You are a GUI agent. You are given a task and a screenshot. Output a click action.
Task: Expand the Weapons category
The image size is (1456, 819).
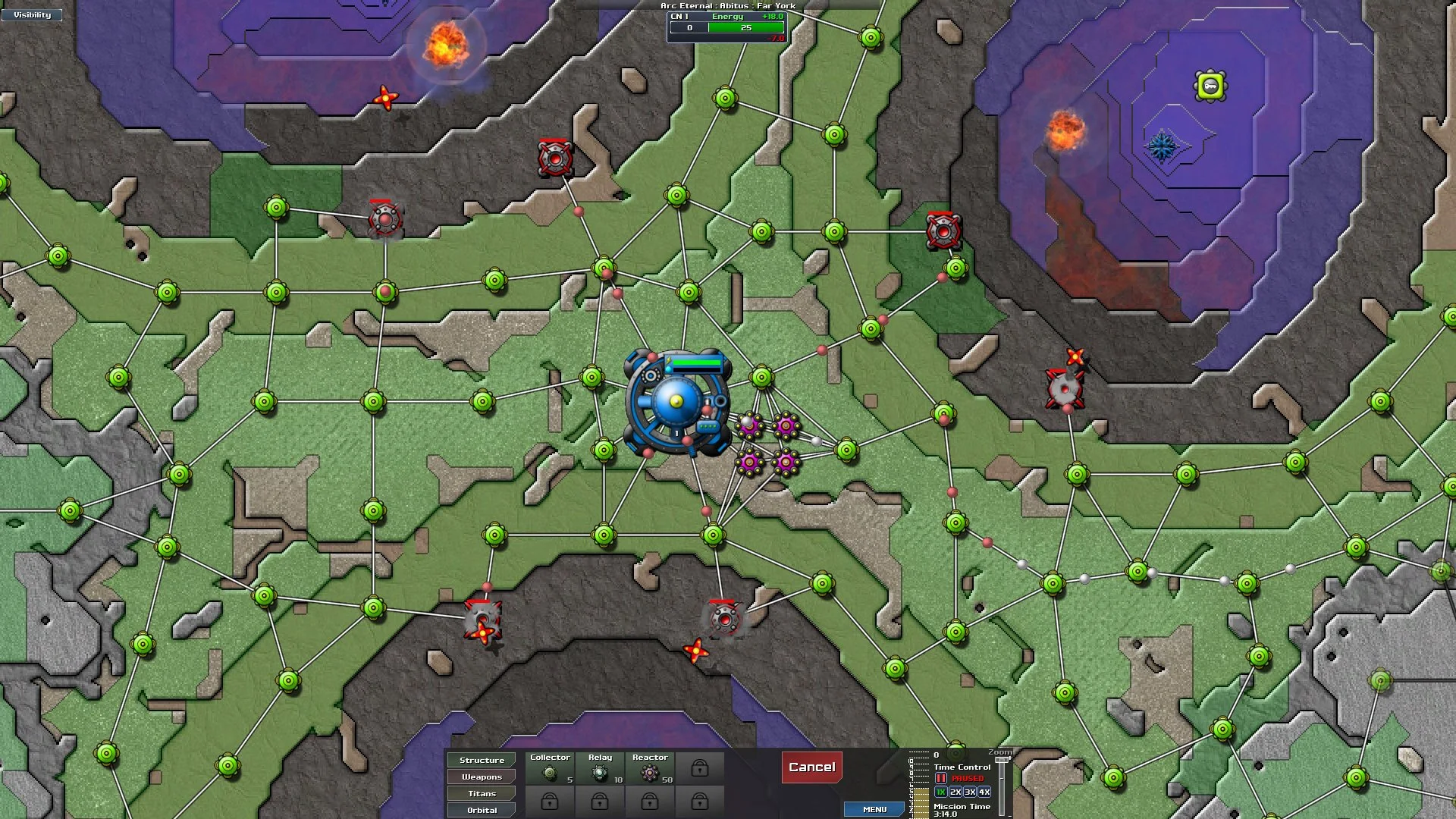point(481,777)
